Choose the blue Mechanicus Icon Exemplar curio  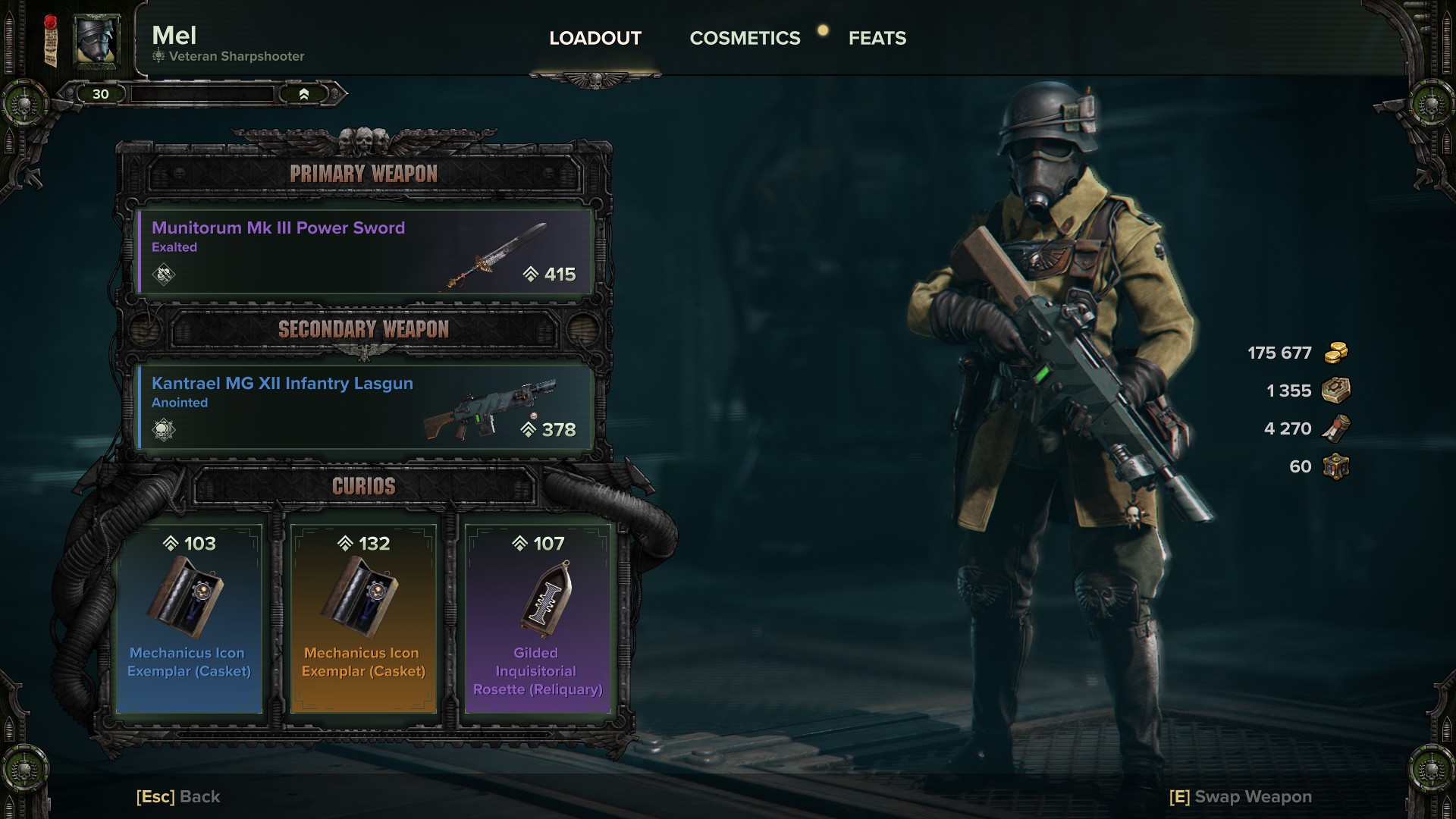tap(189, 618)
